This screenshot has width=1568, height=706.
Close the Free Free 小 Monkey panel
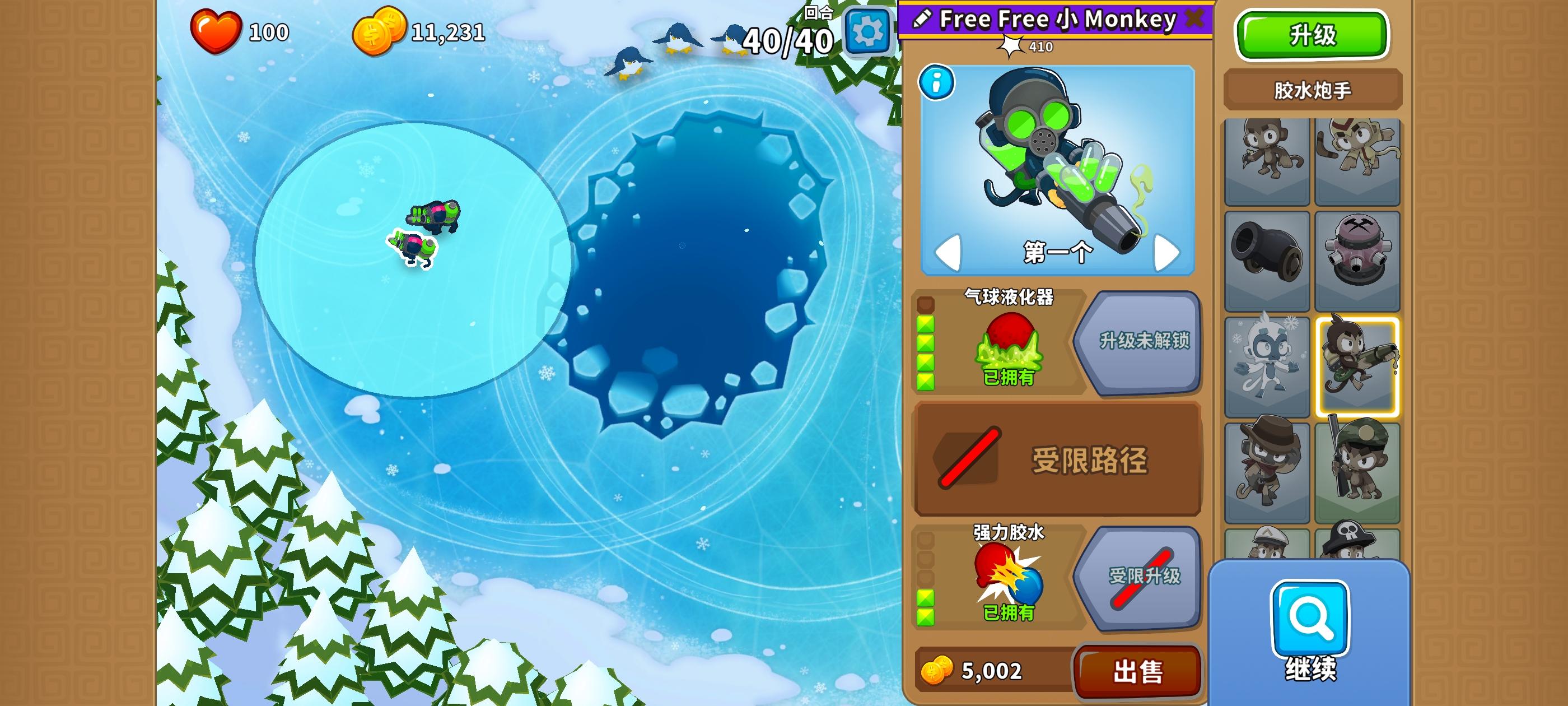point(1196,19)
